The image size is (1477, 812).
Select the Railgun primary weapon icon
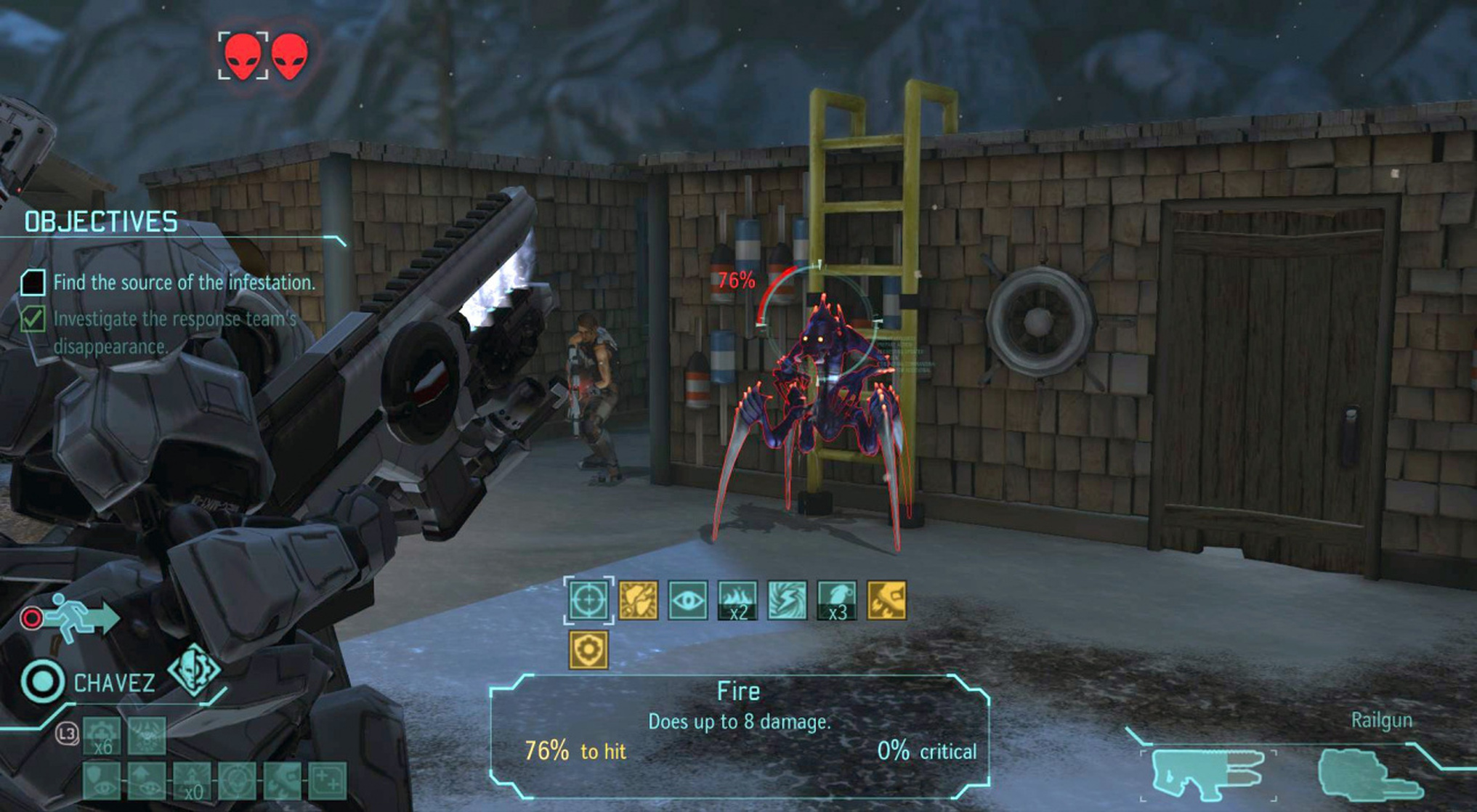coord(1207,774)
